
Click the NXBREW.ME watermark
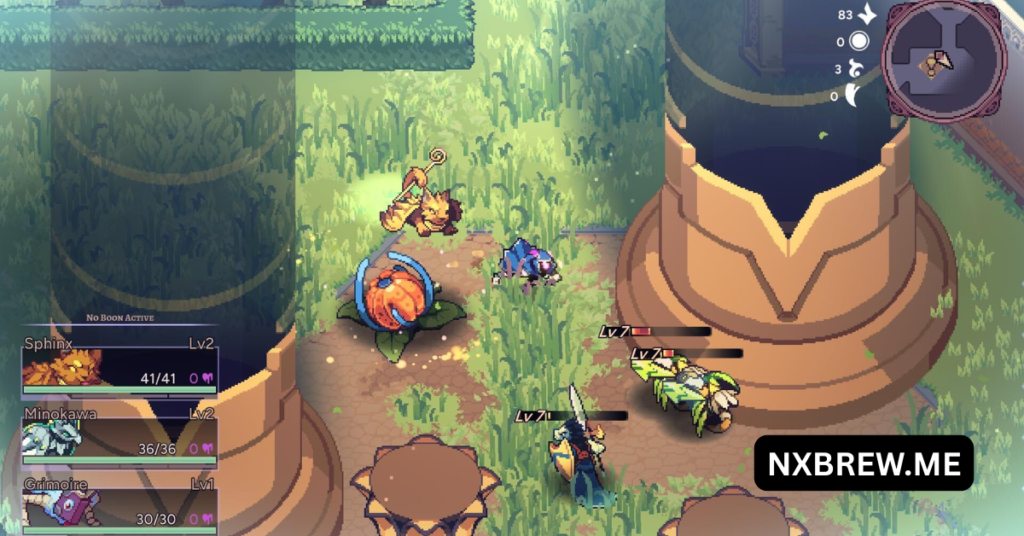864,463
